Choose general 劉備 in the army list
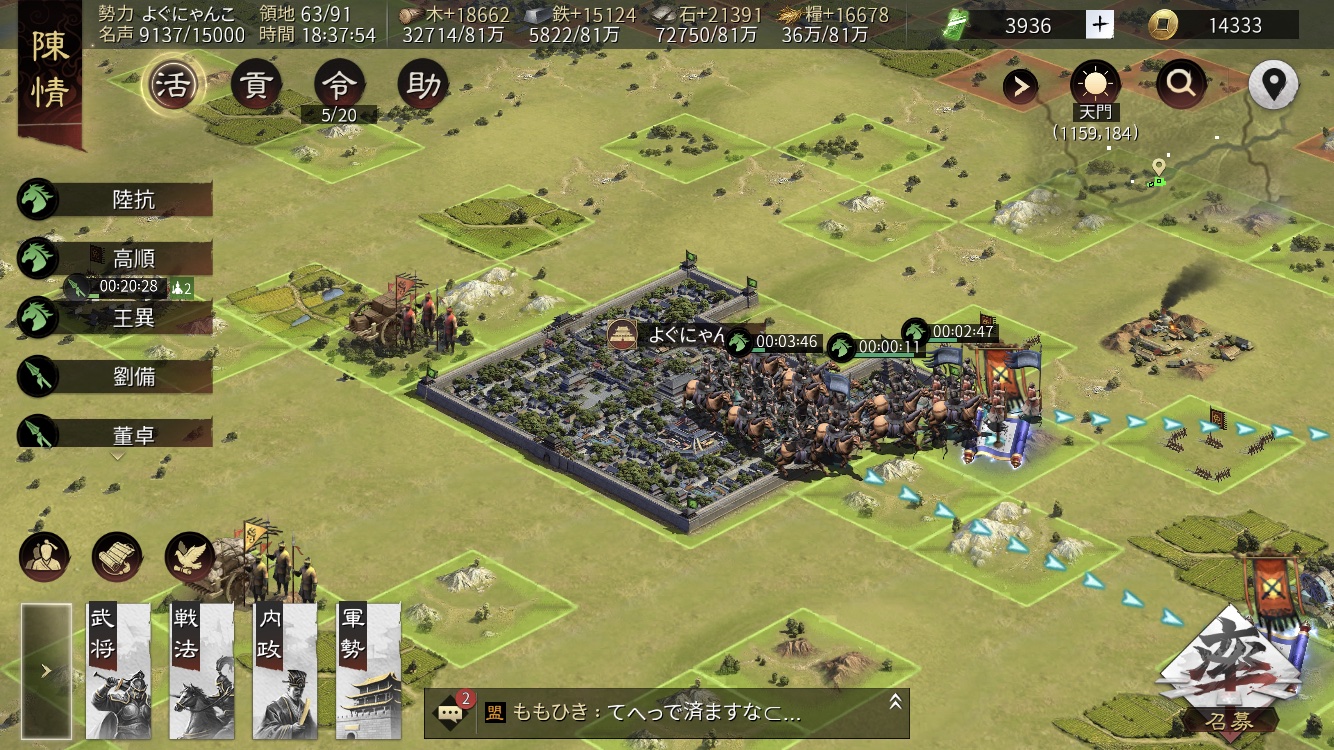Viewport: 1334px width, 750px height. click(x=134, y=377)
